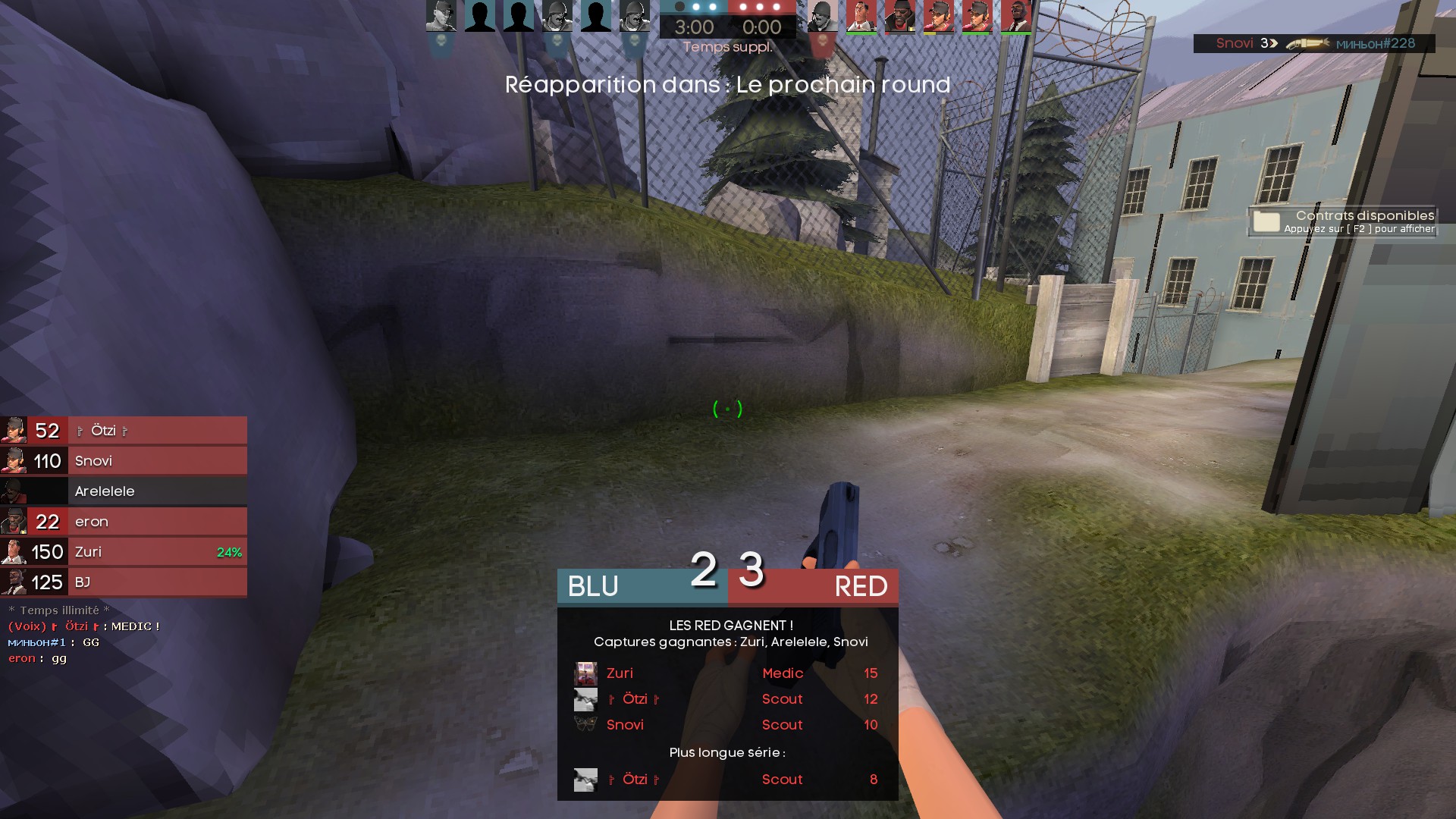
Task: Click the RED team score banner
Action: coord(813,586)
